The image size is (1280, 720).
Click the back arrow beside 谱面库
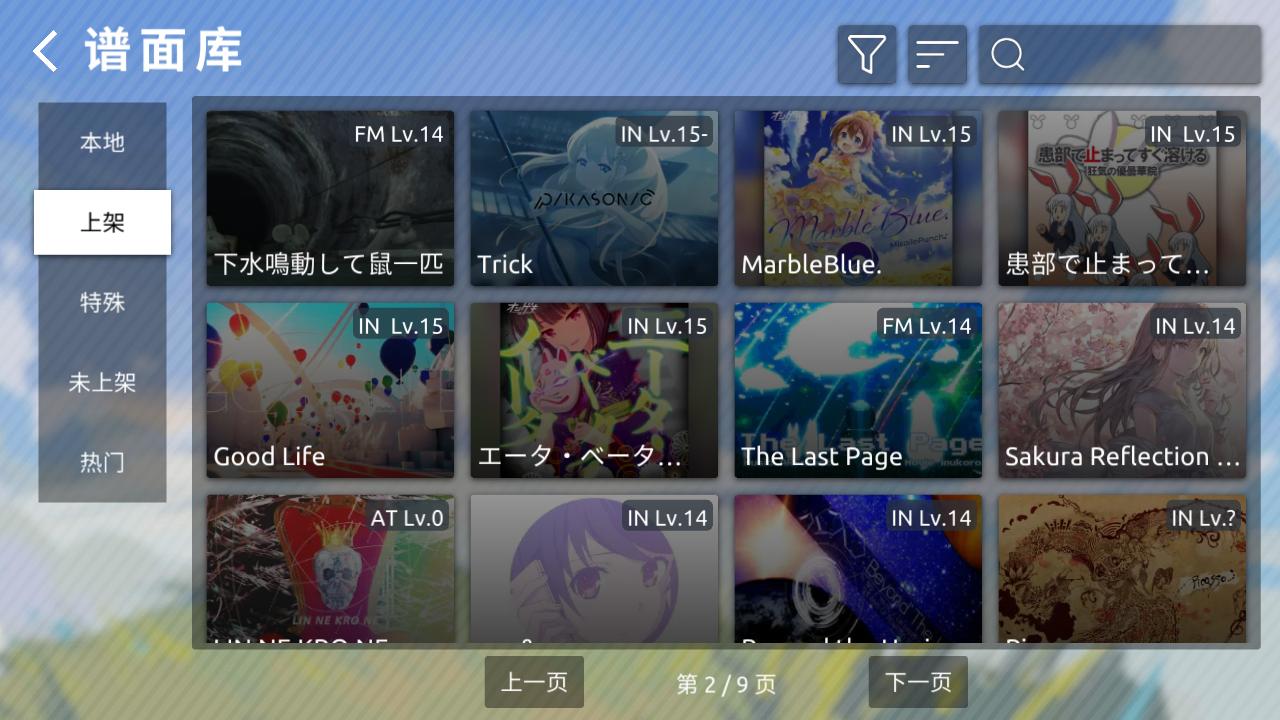click(x=43, y=50)
